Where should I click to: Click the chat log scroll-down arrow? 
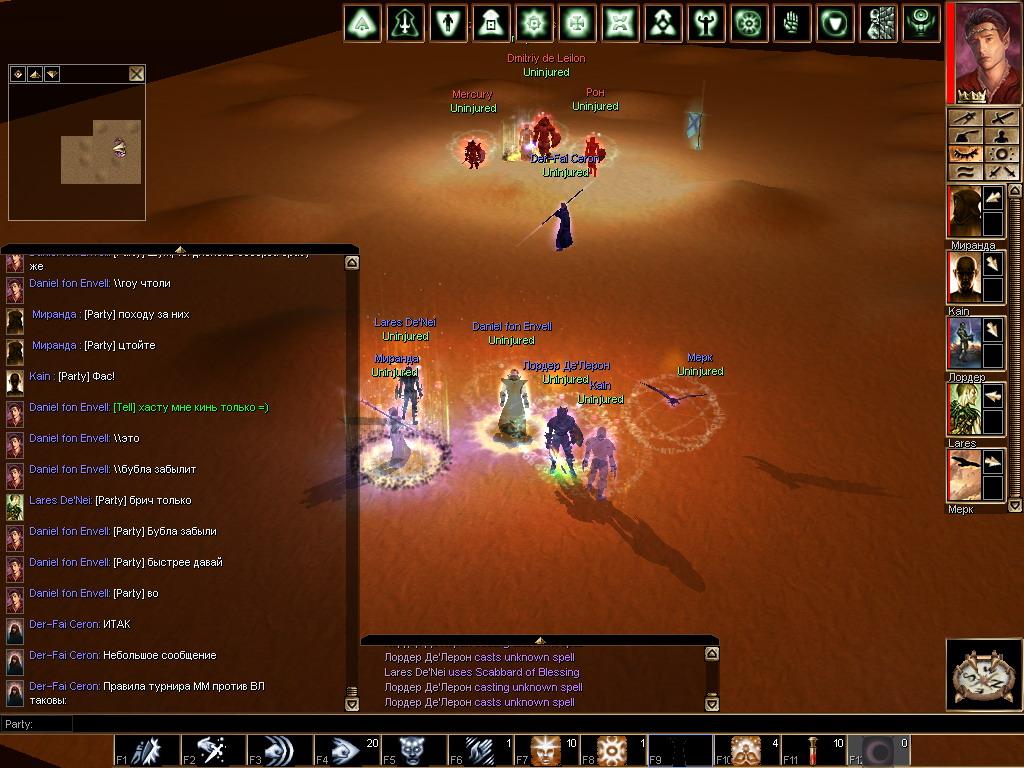pos(352,704)
